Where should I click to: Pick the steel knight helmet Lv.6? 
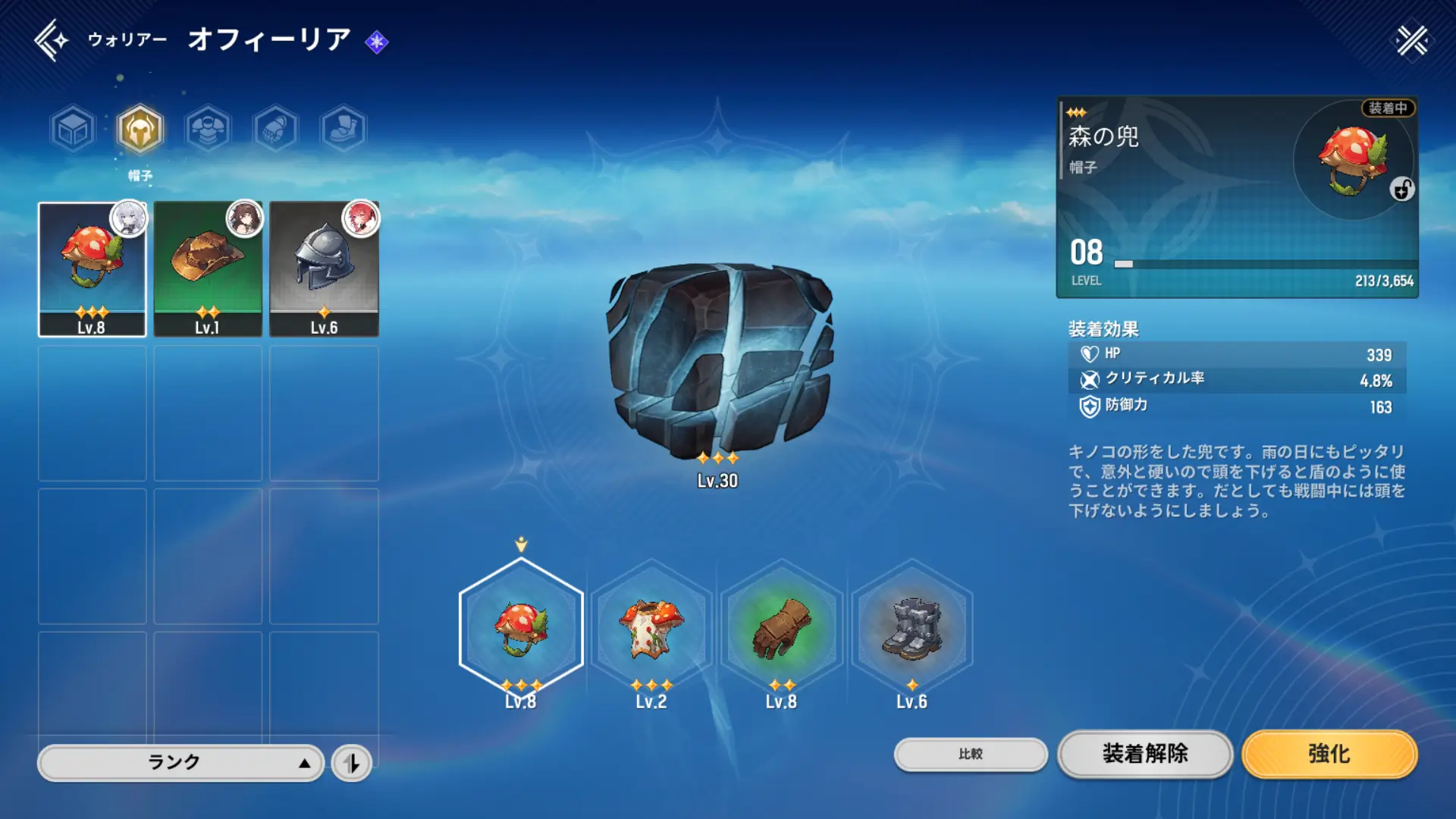pos(324,268)
